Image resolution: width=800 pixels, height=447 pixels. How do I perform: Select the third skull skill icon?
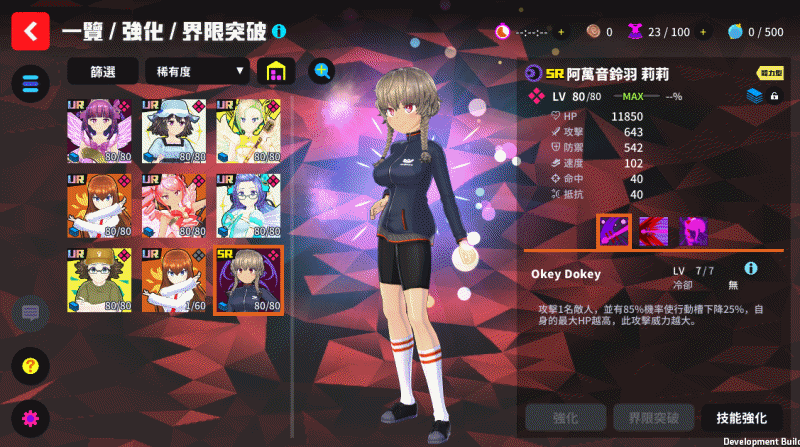(694, 232)
